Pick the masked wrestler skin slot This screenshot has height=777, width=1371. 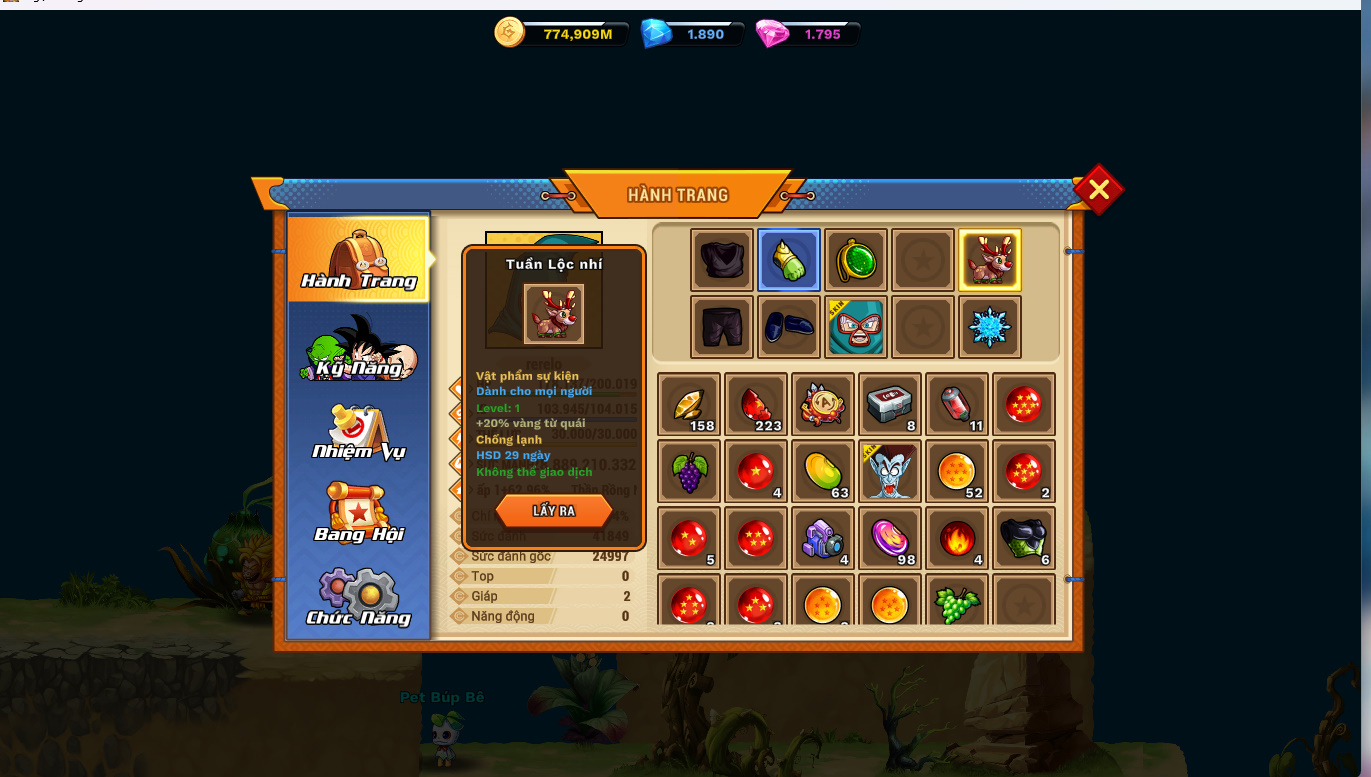856,327
